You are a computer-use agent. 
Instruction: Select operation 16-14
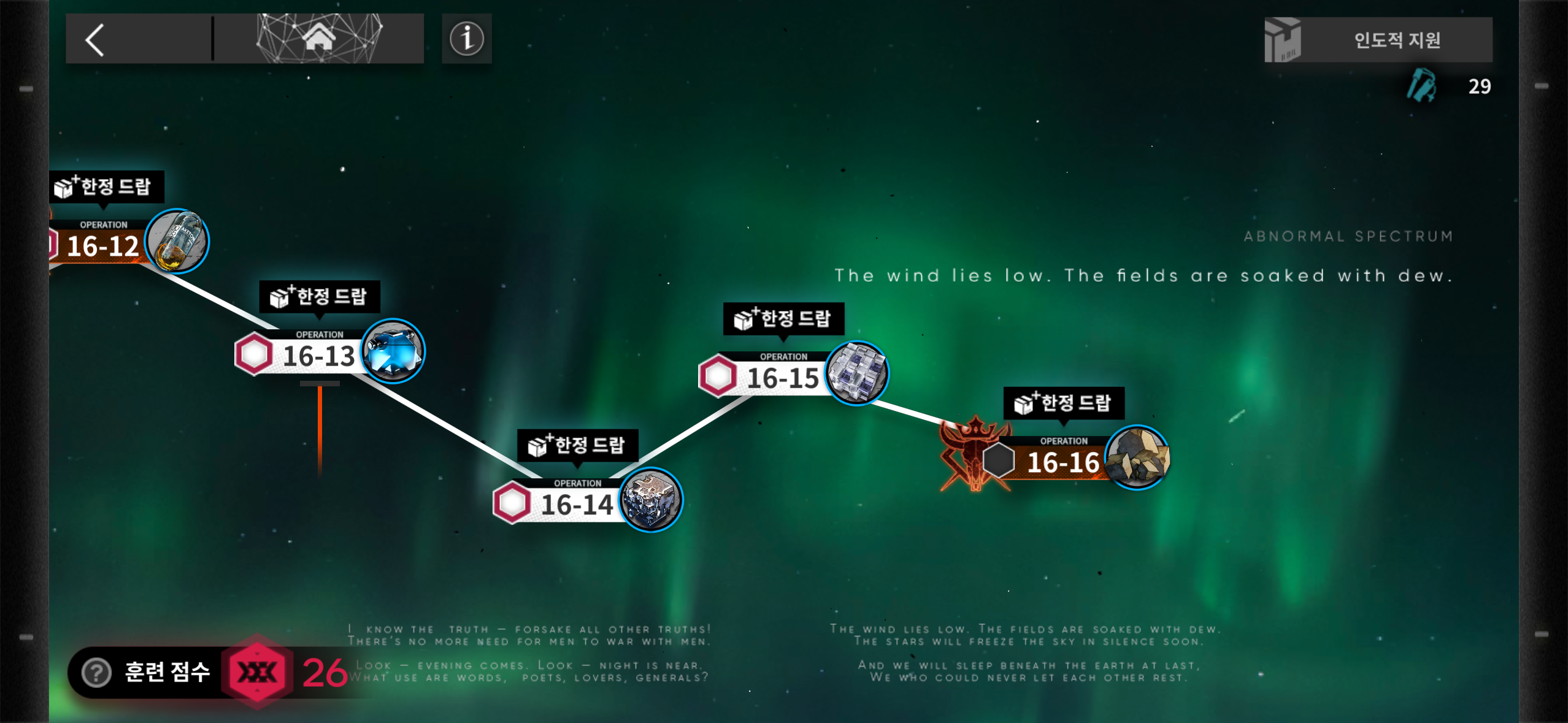coord(576,505)
